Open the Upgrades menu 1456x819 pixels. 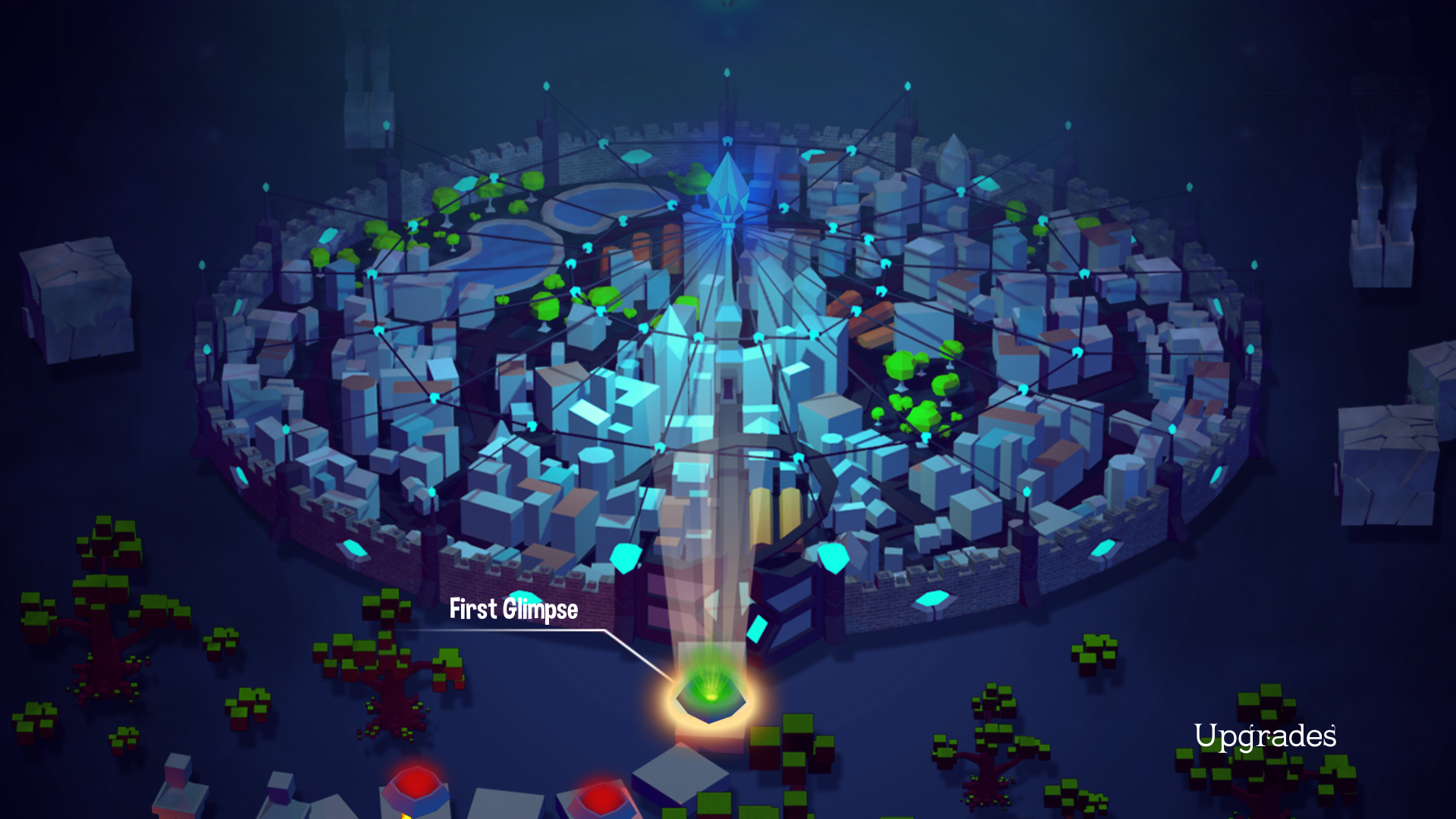1265,734
